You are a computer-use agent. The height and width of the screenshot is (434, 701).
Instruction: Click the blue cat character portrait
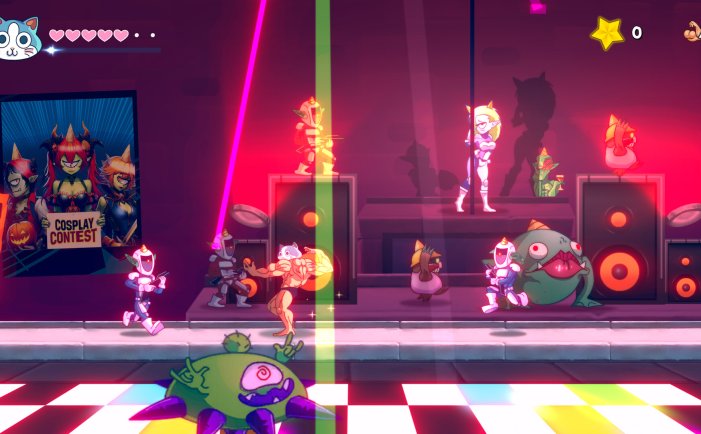tap(19, 38)
